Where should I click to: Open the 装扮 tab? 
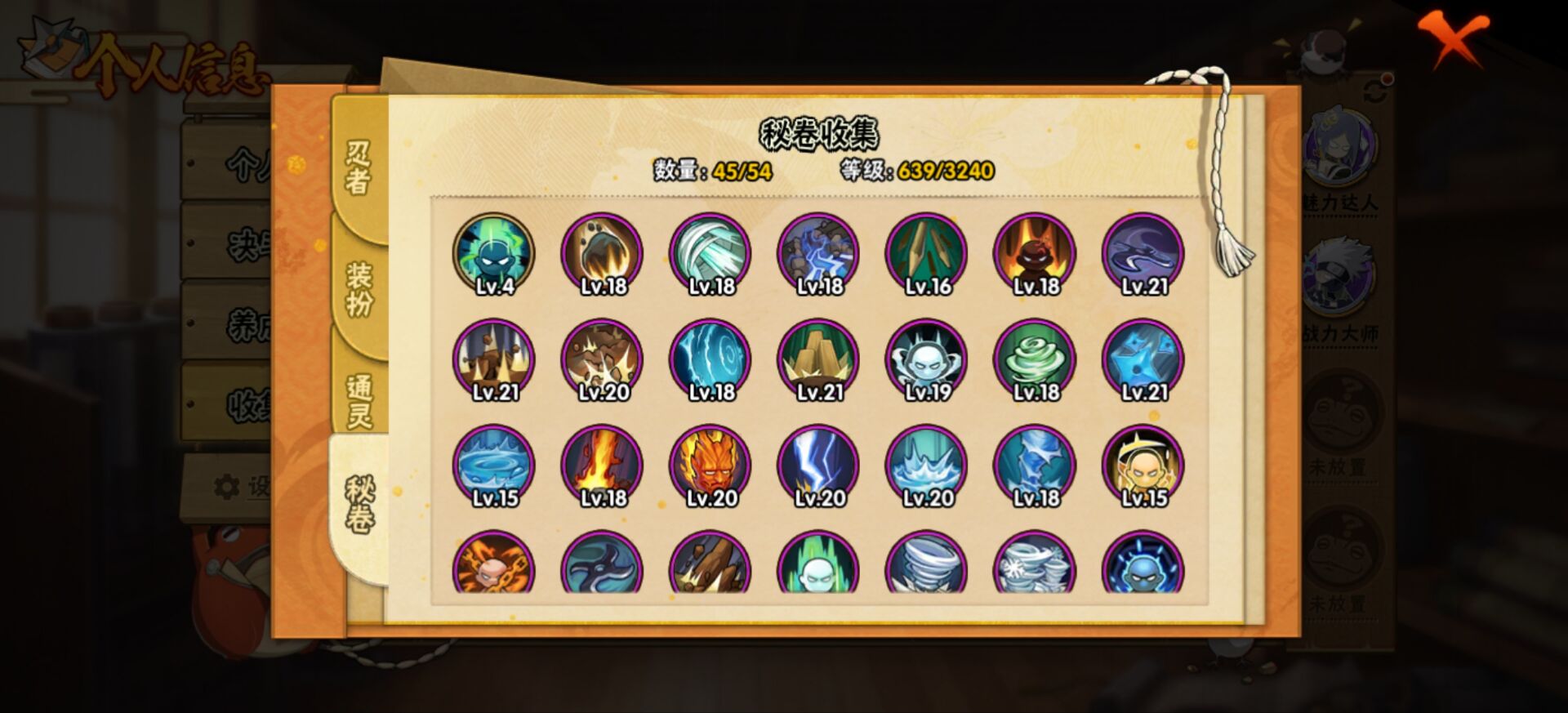tap(359, 288)
